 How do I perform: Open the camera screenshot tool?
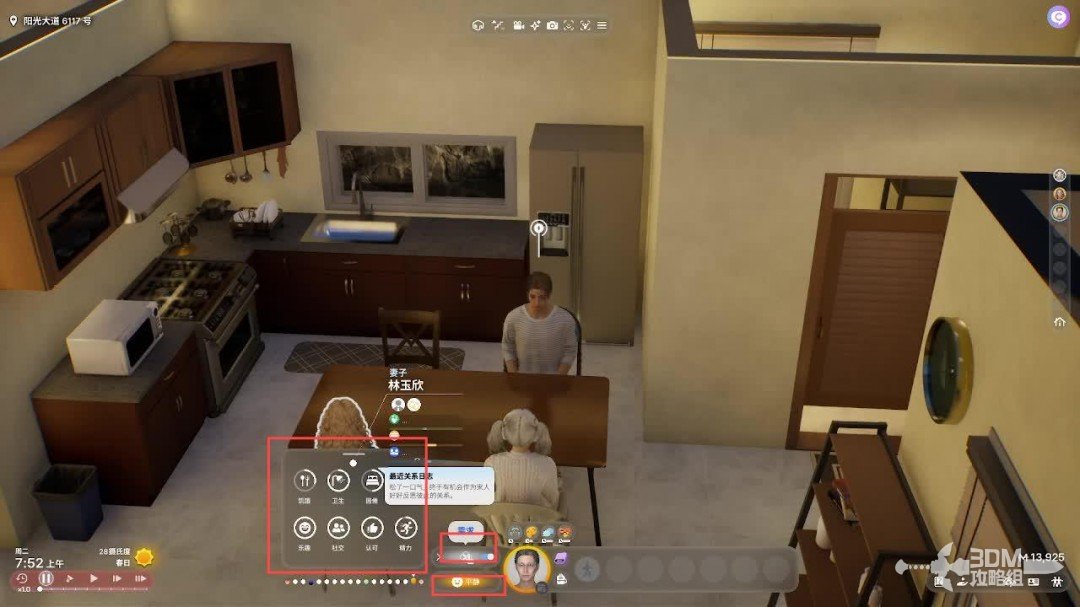click(x=552, y=24)
